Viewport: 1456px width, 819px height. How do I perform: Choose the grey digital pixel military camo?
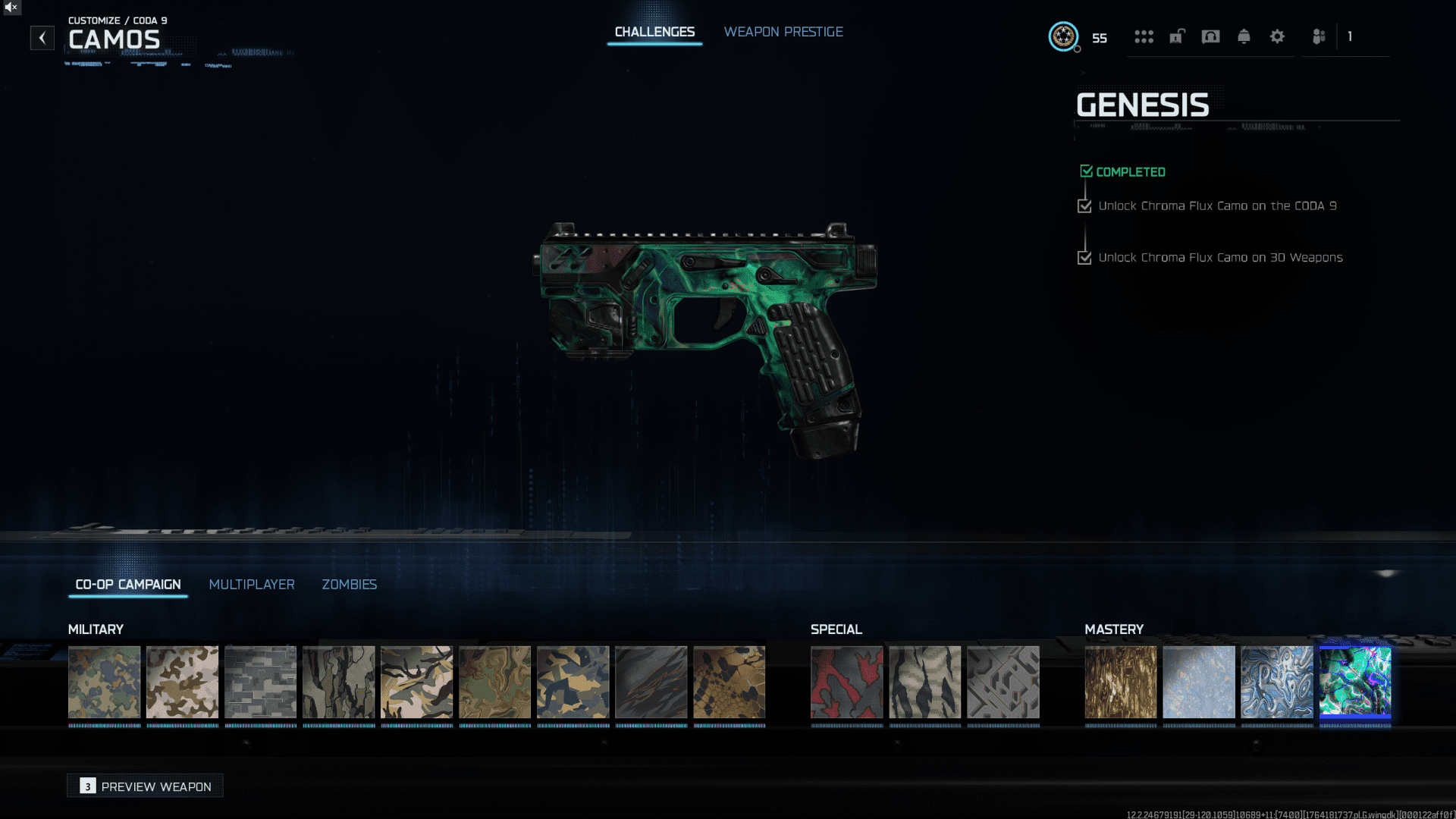click(x=260, y=682)
